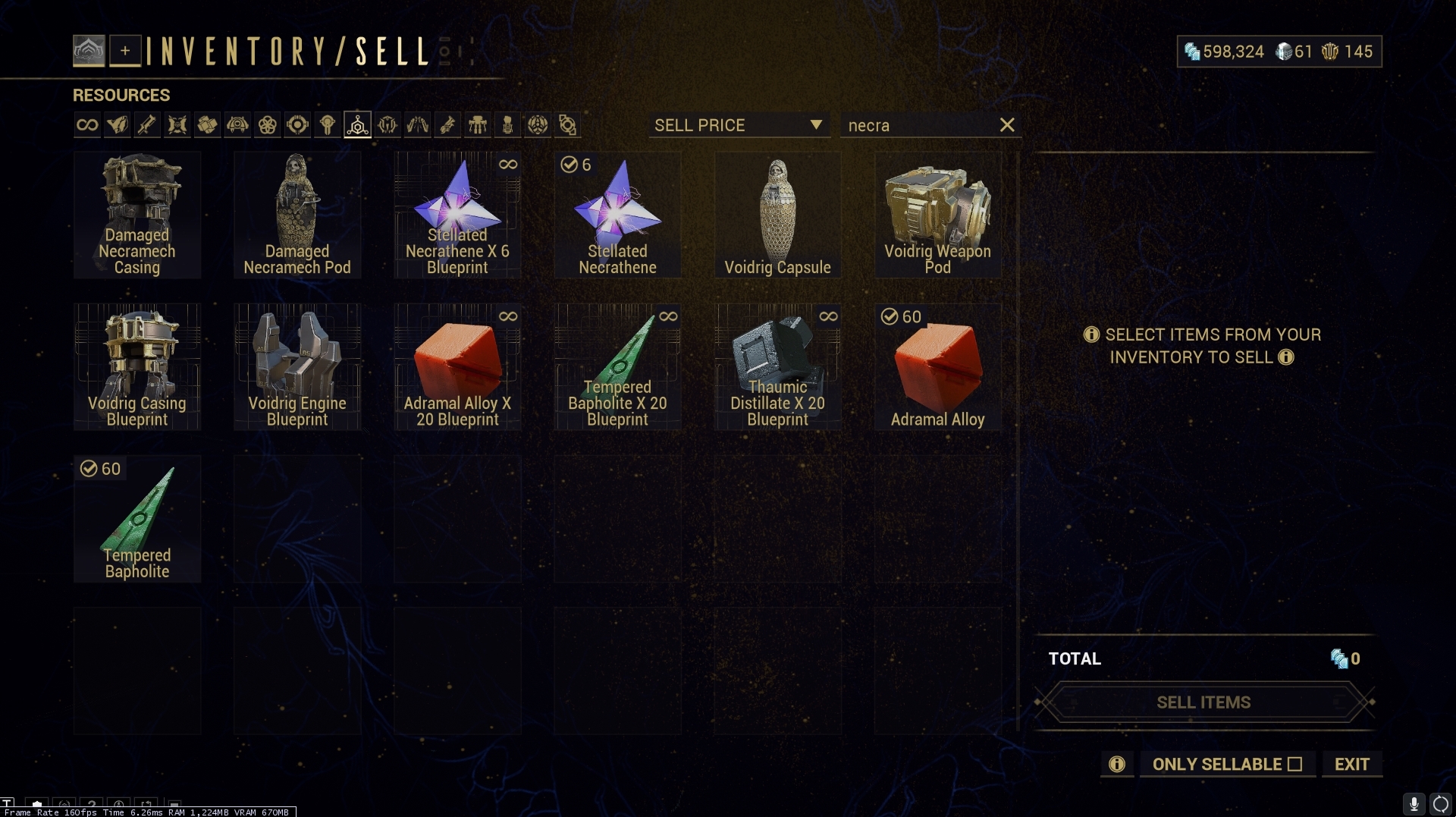Select the Damaged Necramech Casing item
Image resolution: width=1456 pixels, height=817 pixels.
[x=137, y=215]
